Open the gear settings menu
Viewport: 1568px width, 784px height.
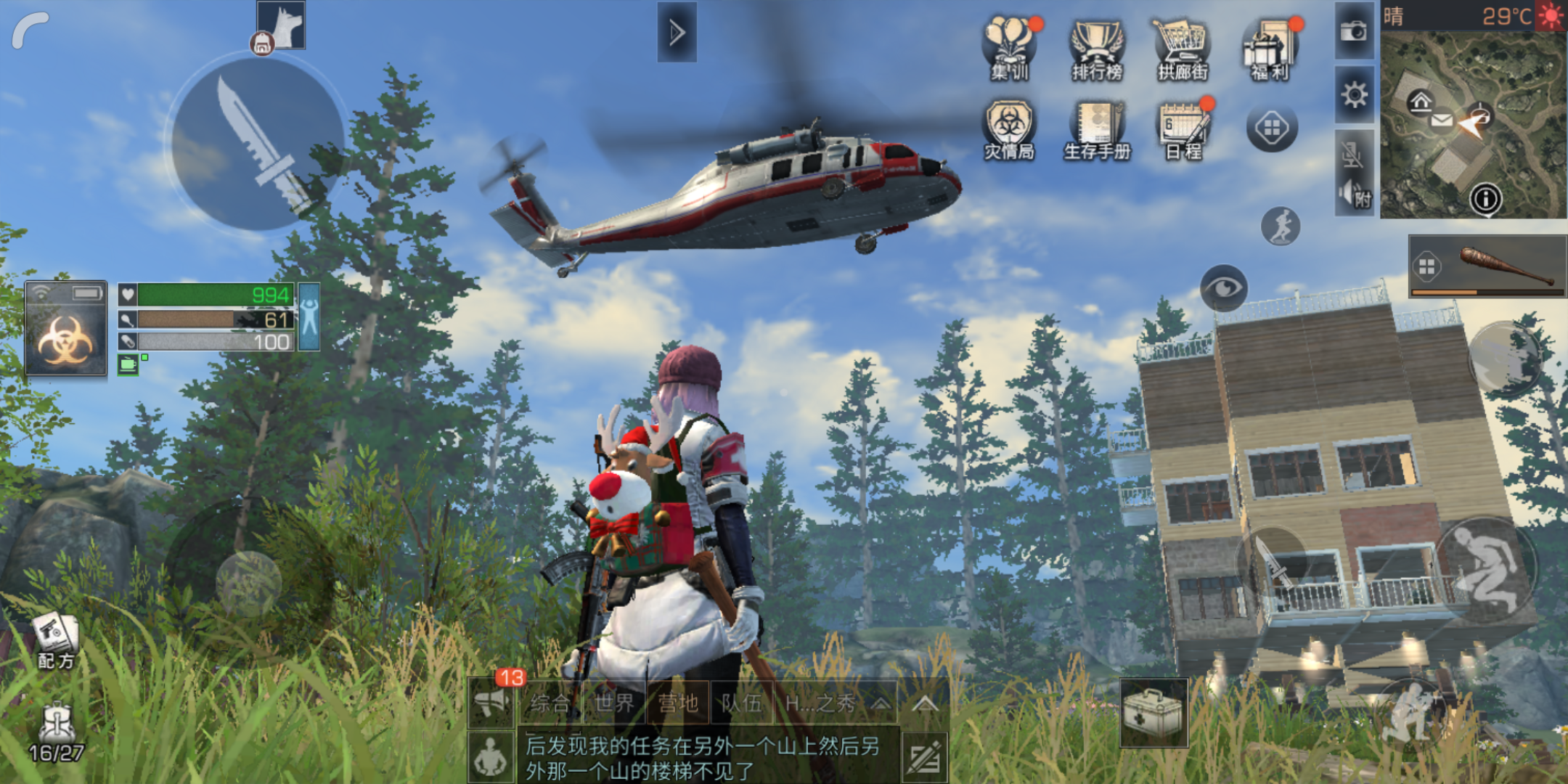click(1354, 94)
